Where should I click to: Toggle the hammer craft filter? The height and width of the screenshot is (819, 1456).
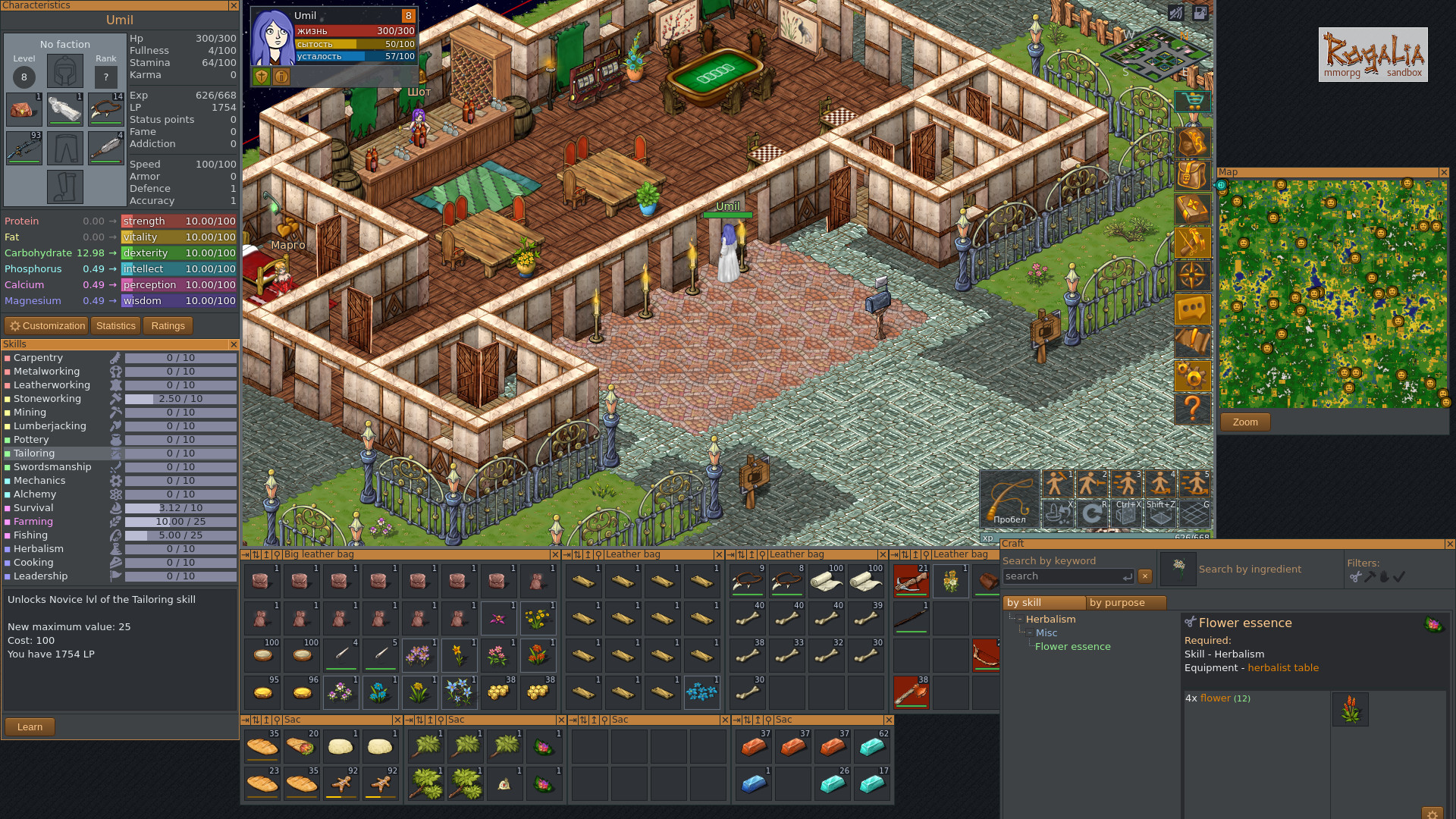(1370, 577)
